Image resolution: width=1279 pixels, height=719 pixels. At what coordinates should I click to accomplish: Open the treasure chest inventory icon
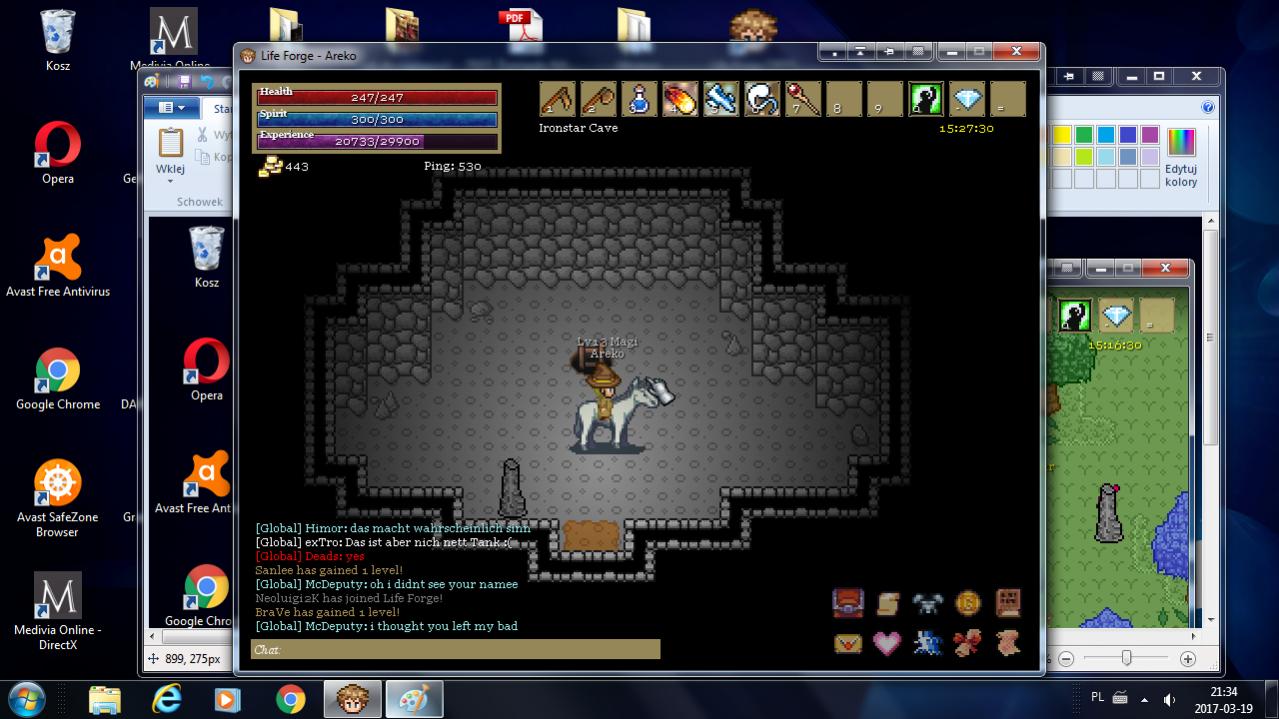(848, 603)
